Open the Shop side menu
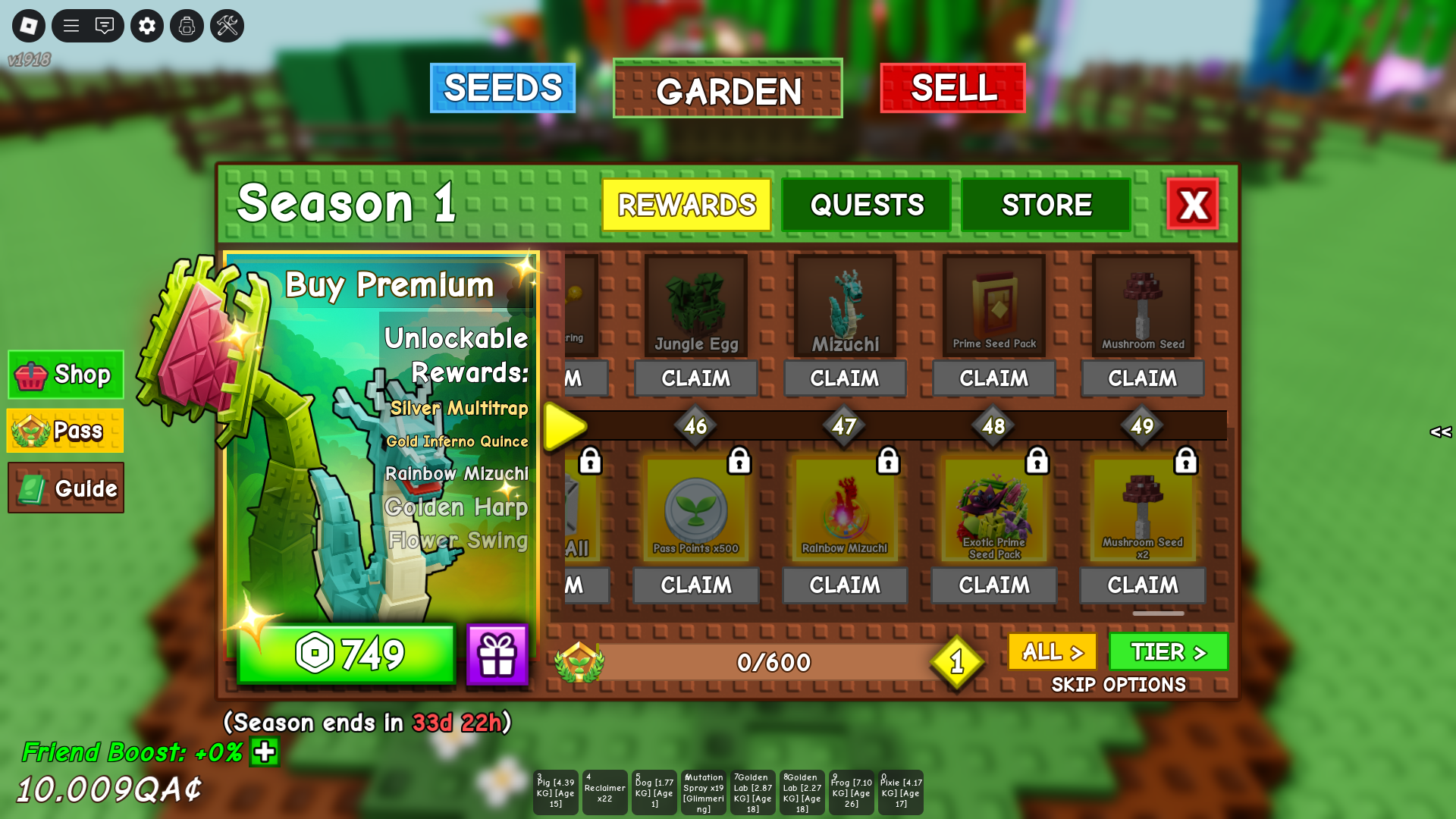 [x=66, y=375]
